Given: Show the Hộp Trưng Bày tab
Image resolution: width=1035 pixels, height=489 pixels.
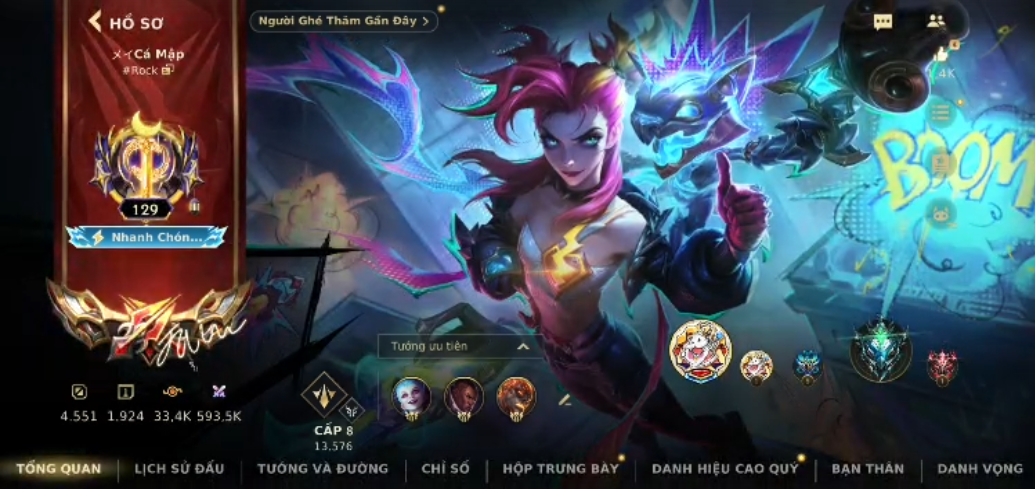Looking at the screenshot, I should pyautogui.click(x=561, y=468).
